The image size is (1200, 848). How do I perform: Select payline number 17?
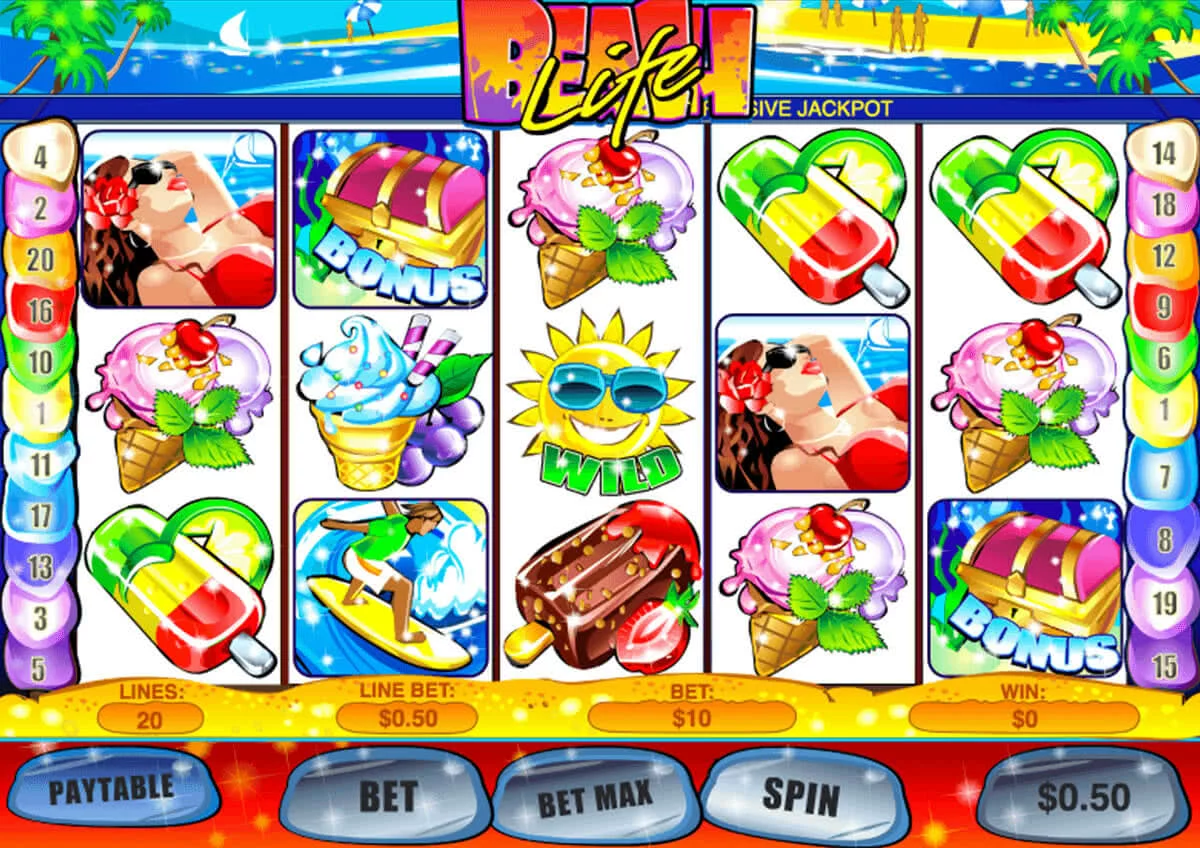(x=40, y=516)
